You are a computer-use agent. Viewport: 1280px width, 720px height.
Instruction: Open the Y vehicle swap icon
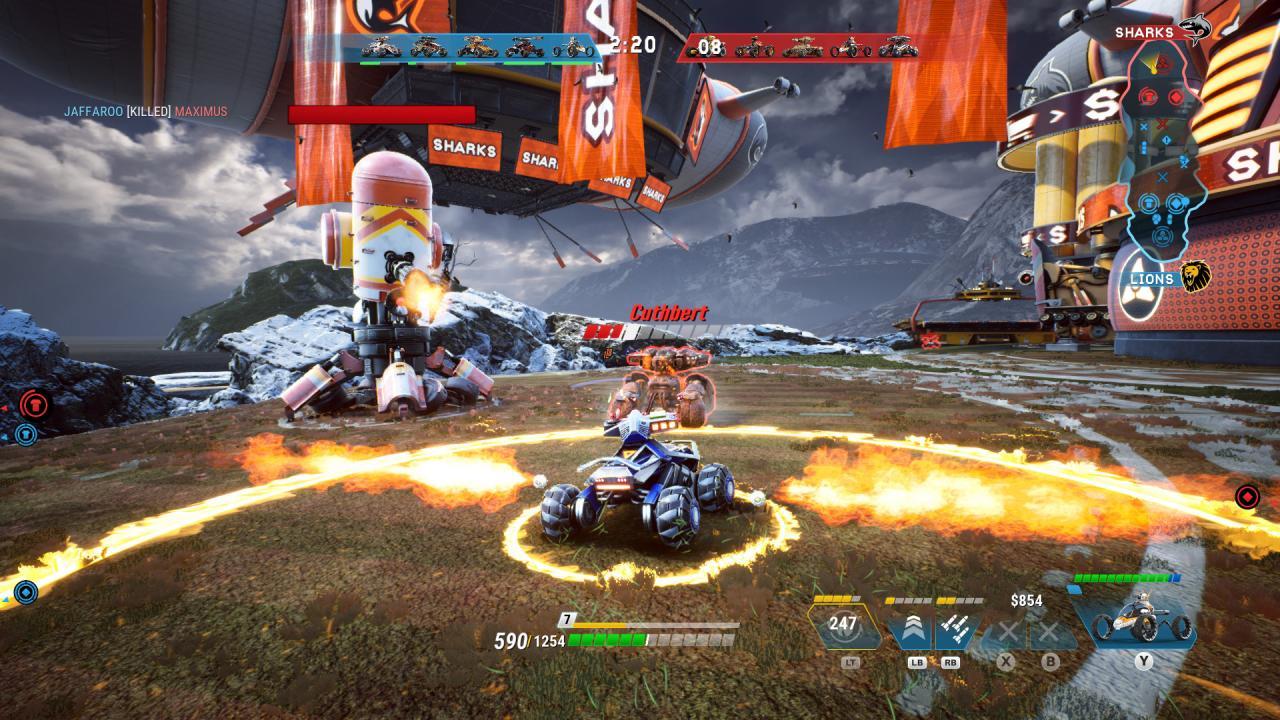click(1143, 625)
